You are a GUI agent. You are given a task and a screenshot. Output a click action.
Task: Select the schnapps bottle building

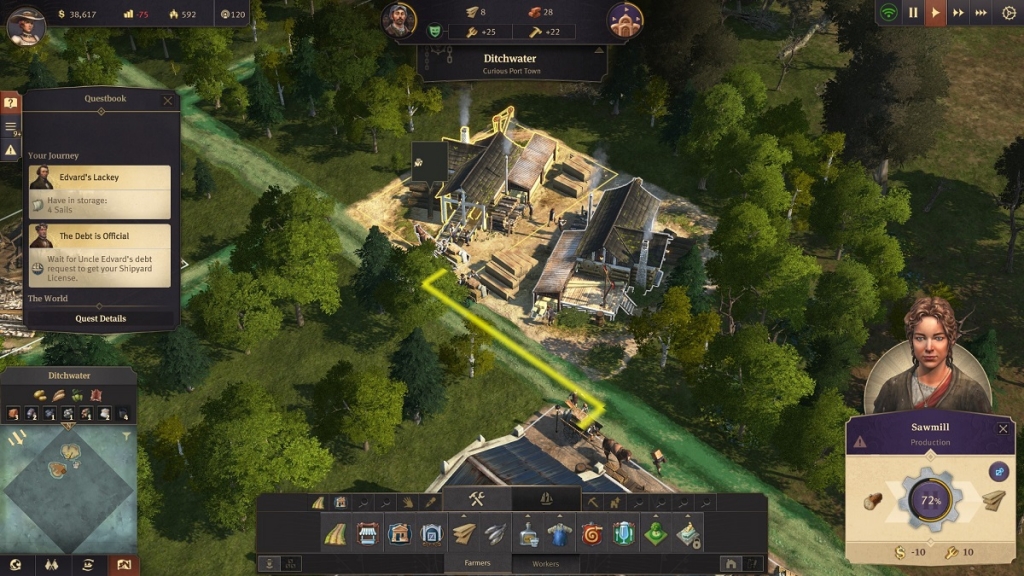pyautogui.click(x=527, y=534)
